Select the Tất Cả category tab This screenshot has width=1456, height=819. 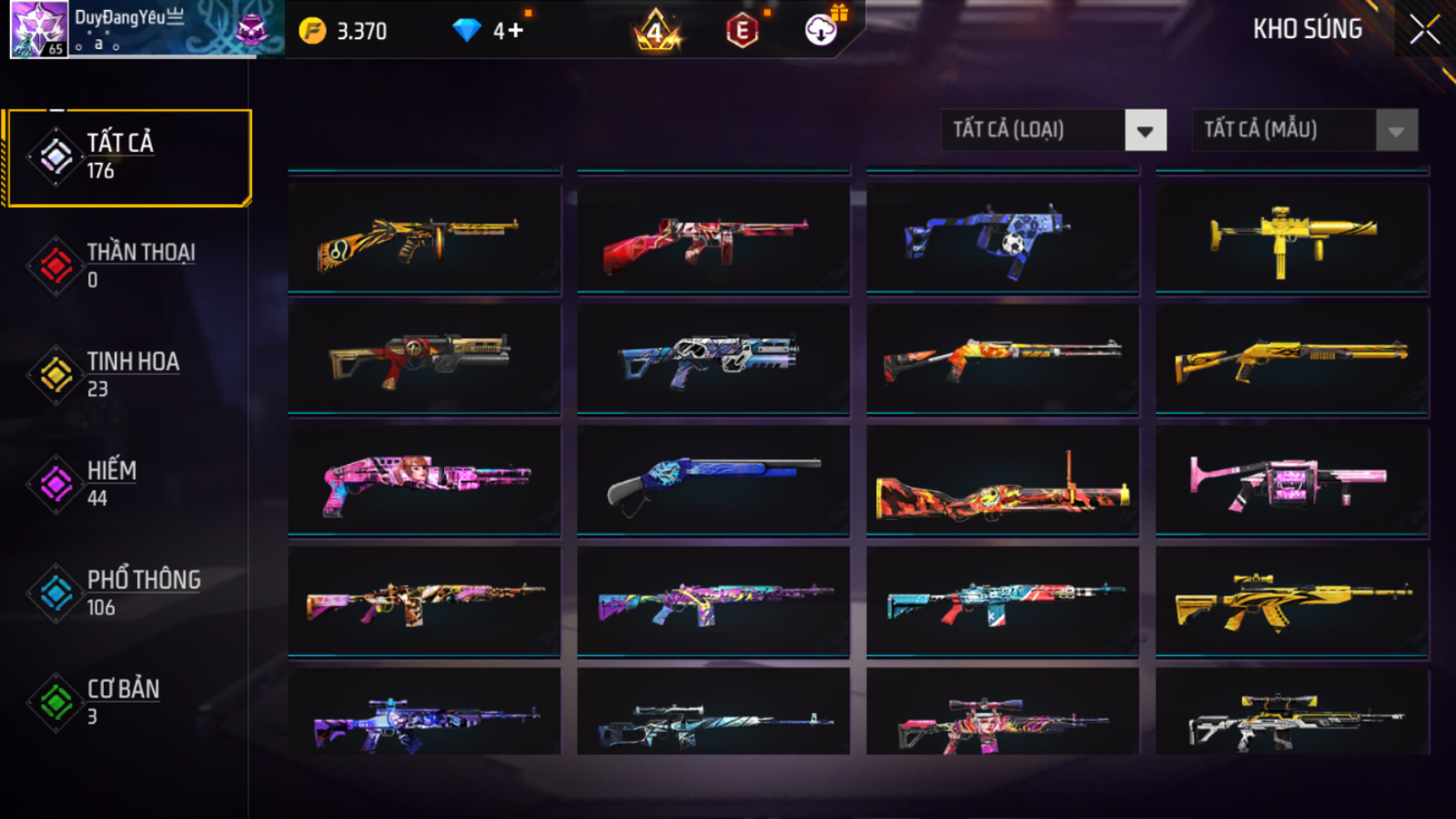(127, 157)
